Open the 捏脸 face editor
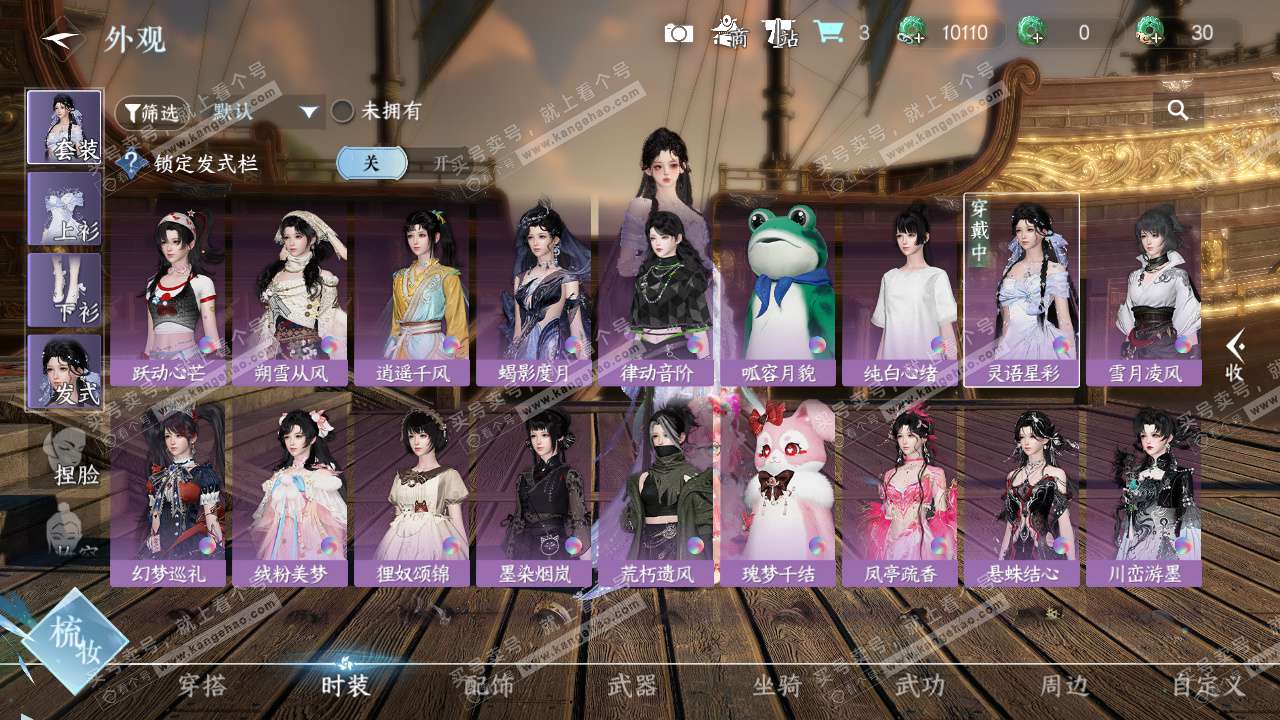The image size is (1280, 720). [70, 460]
